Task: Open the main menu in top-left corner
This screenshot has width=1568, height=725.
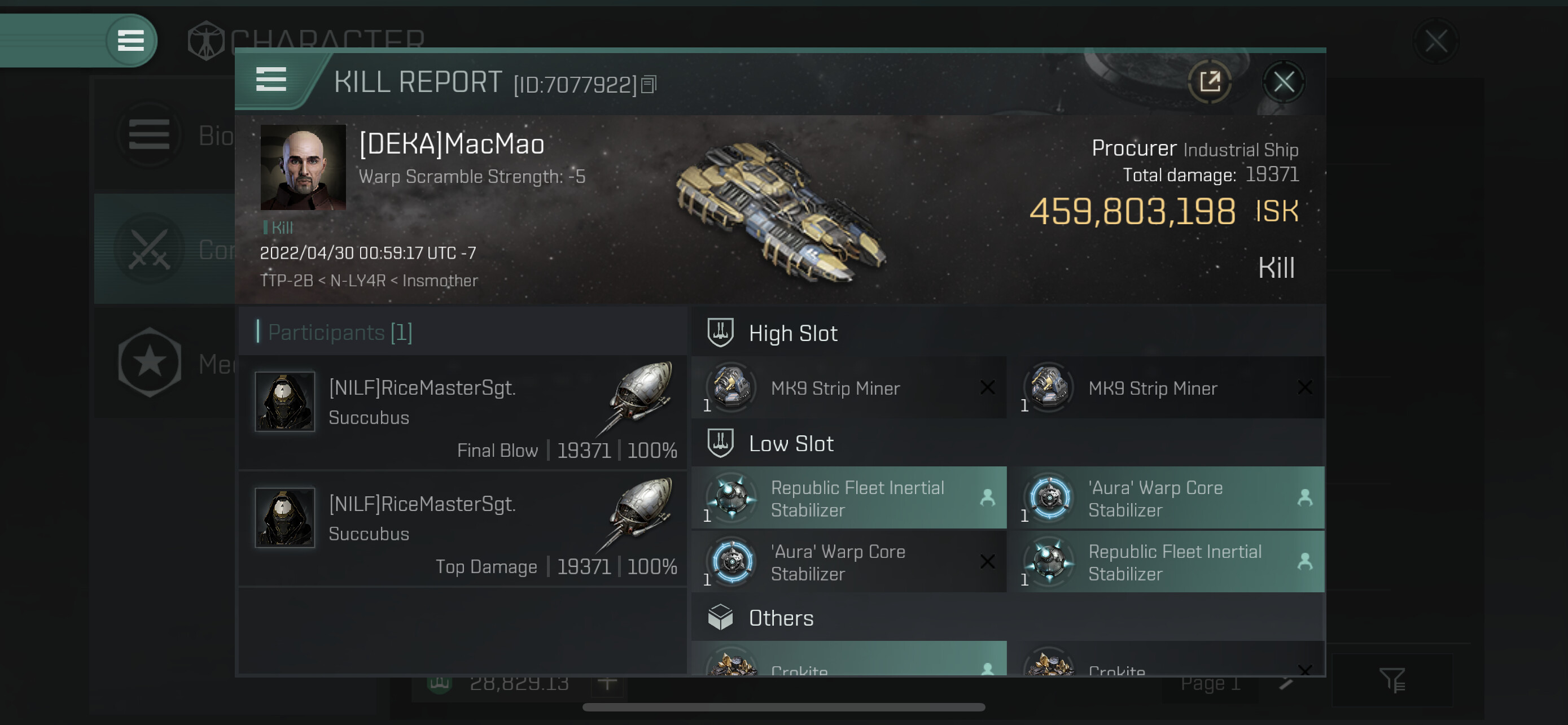Action: coord(130,41)
